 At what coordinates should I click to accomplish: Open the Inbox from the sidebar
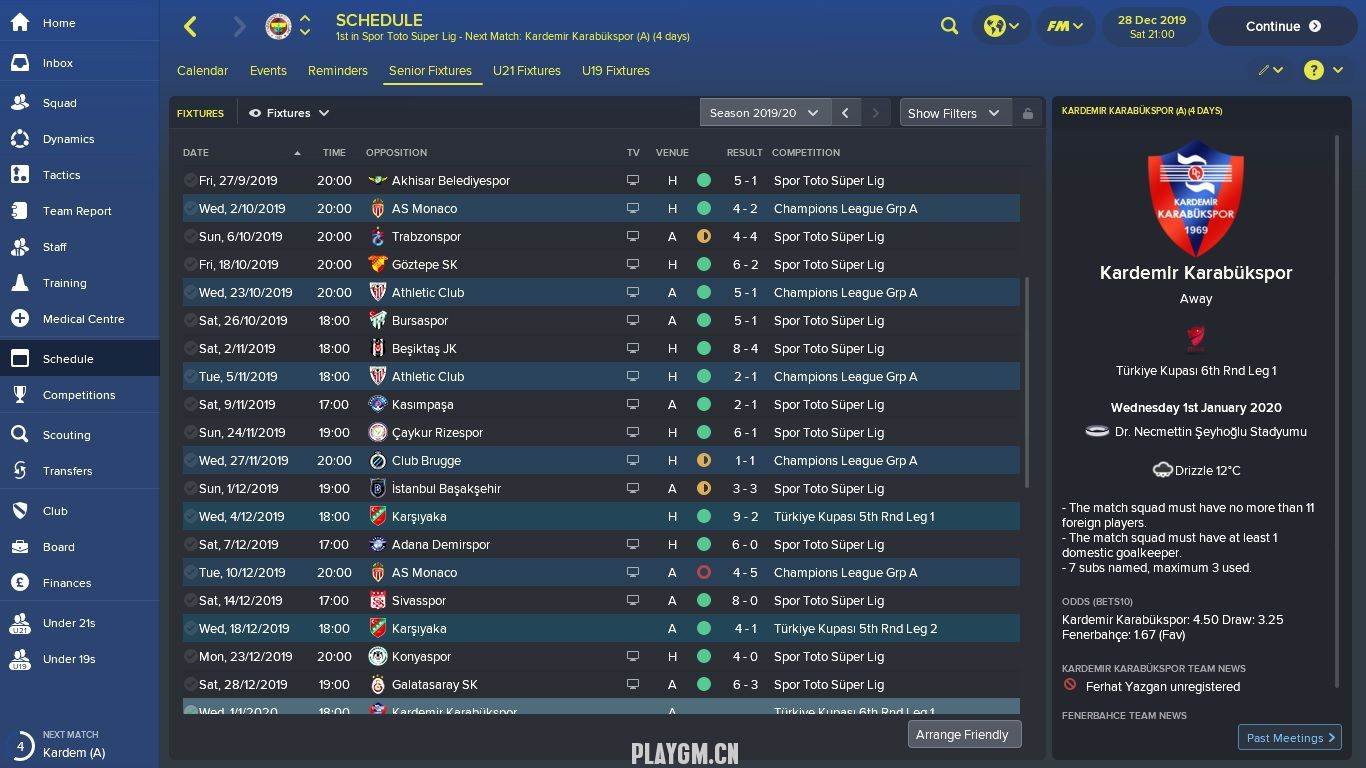[57, 63]
